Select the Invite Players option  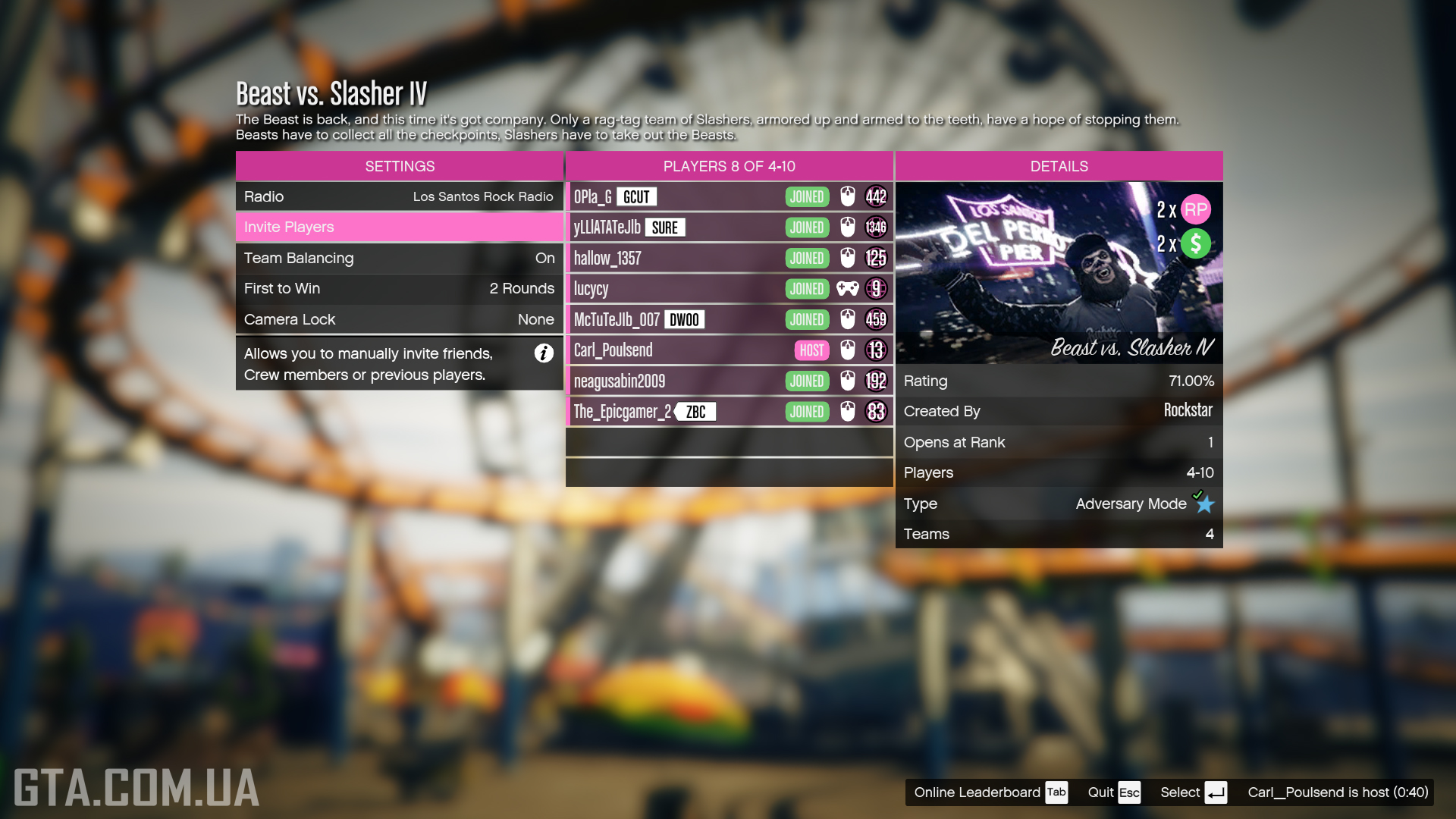point(399,227)
